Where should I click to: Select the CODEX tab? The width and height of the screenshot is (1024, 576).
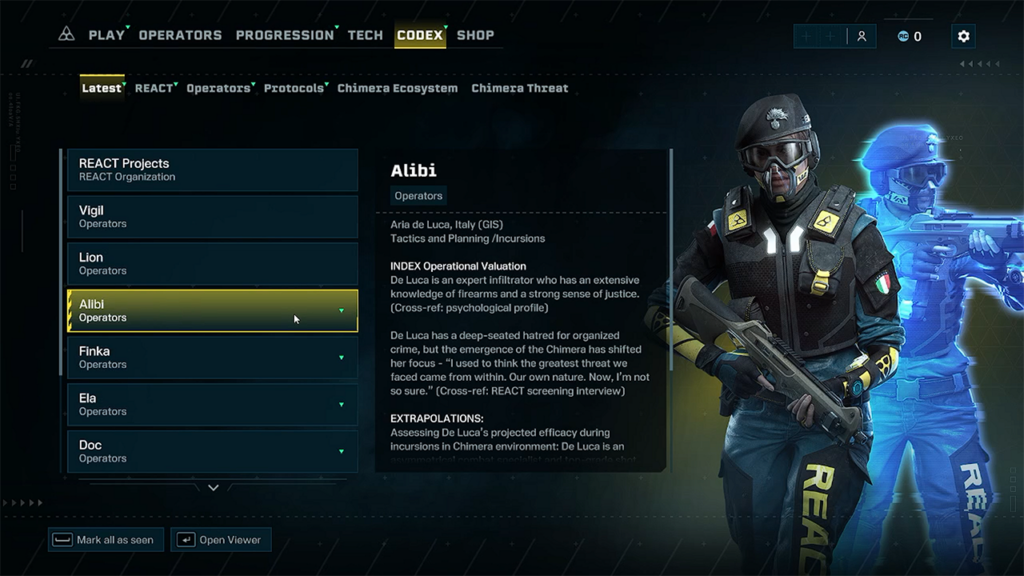pyautogui.click(x=420, y=35)
